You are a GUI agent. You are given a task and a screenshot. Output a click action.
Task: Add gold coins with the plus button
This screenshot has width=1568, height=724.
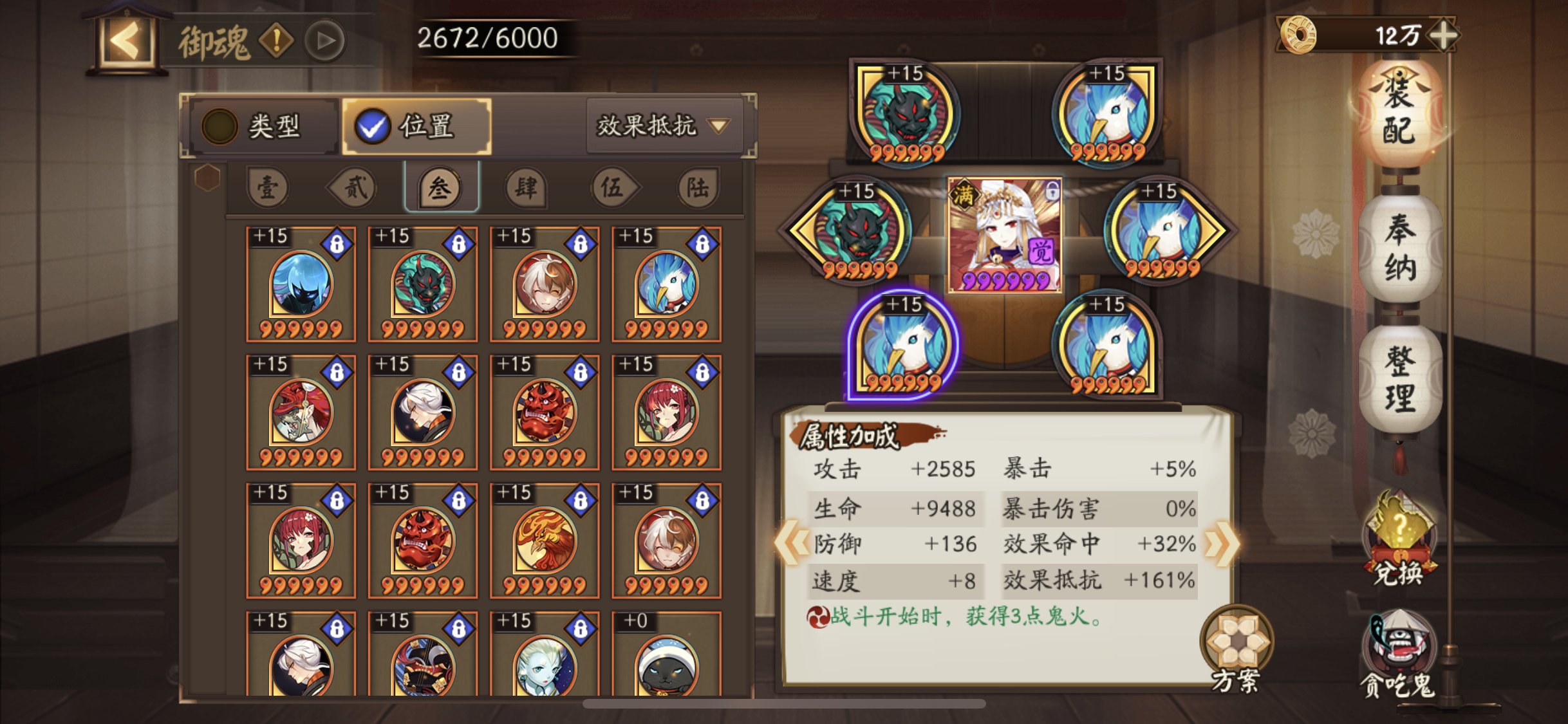coord(1444,35)
